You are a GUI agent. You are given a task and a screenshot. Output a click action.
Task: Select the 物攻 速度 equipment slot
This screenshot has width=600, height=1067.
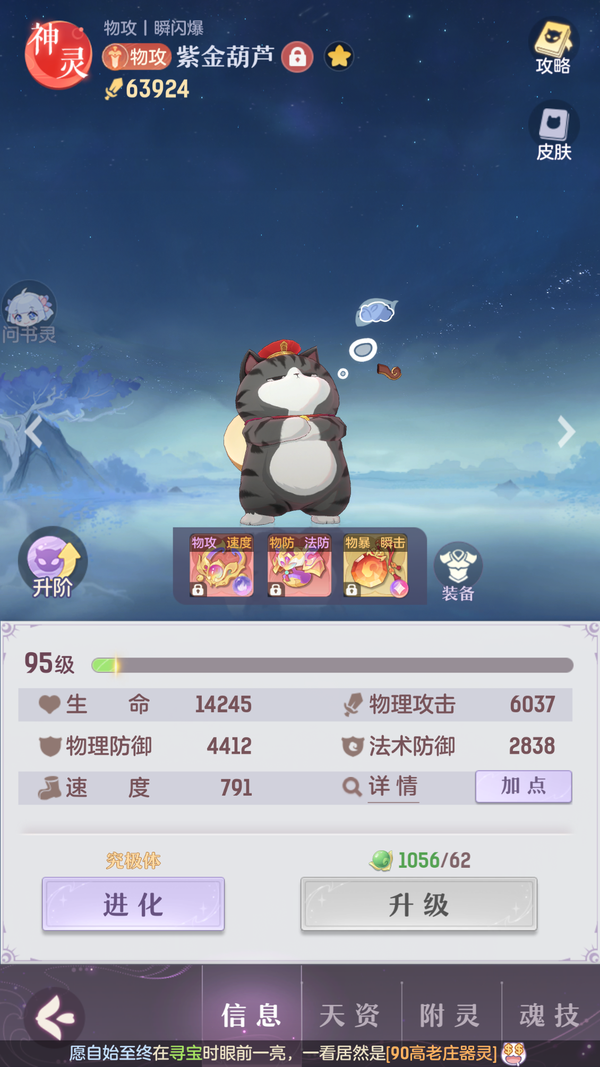(222, 567)
